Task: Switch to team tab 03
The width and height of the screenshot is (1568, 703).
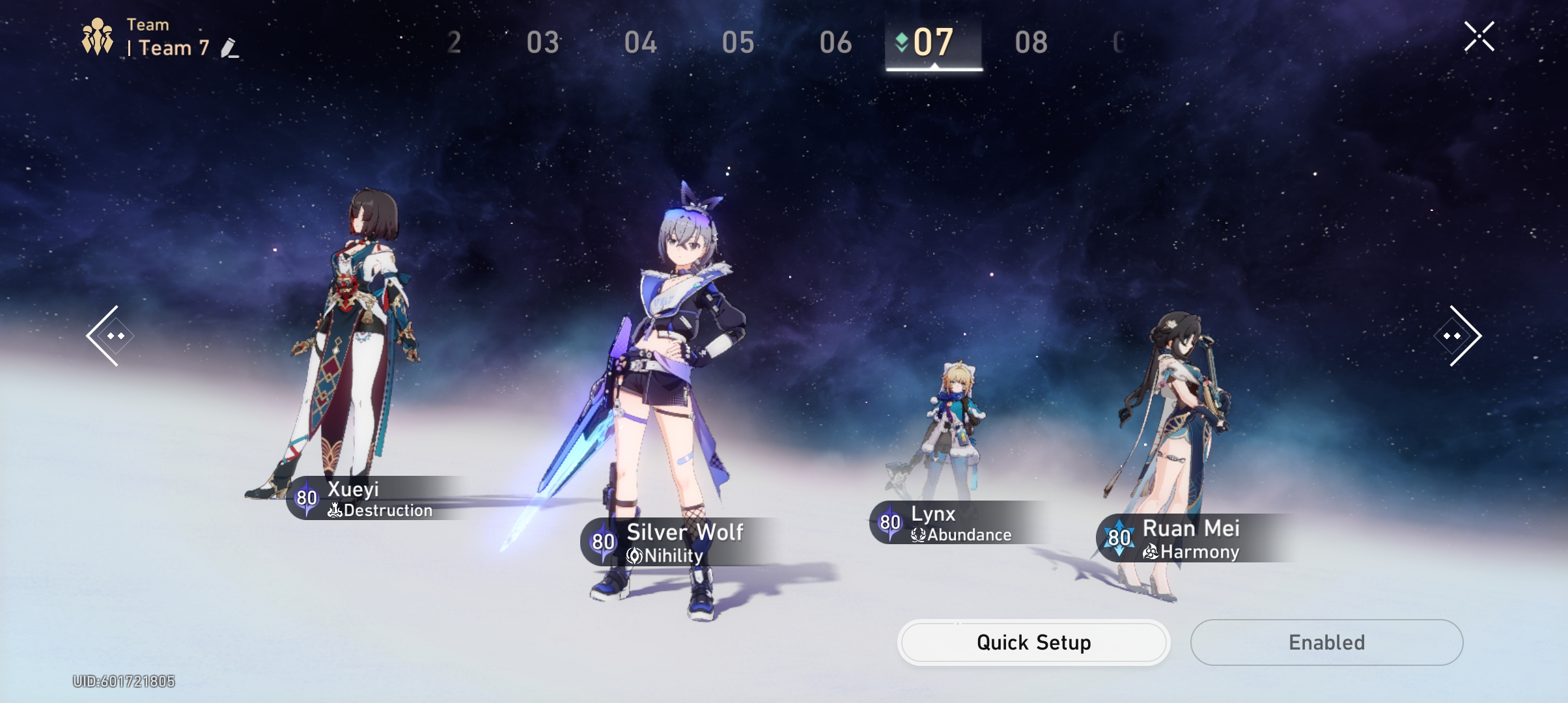Action: click(544, 44)
